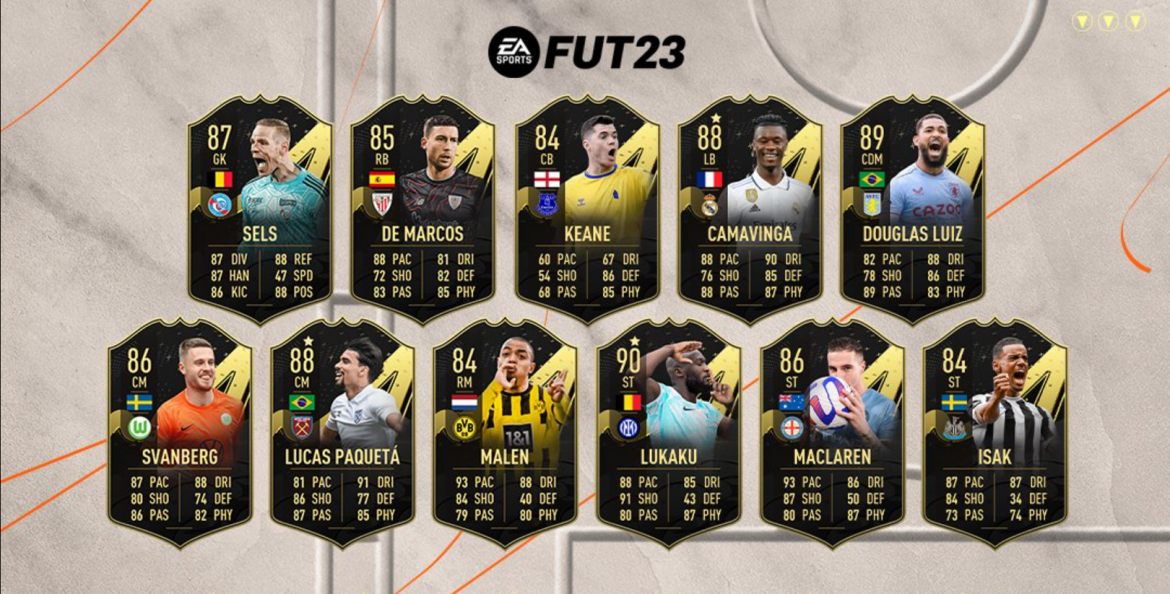The width and height of the screenshot is (1170, 594).
Task: Open the Maclaren striker card
Action: pyautogui.click(x=832, y=433)
